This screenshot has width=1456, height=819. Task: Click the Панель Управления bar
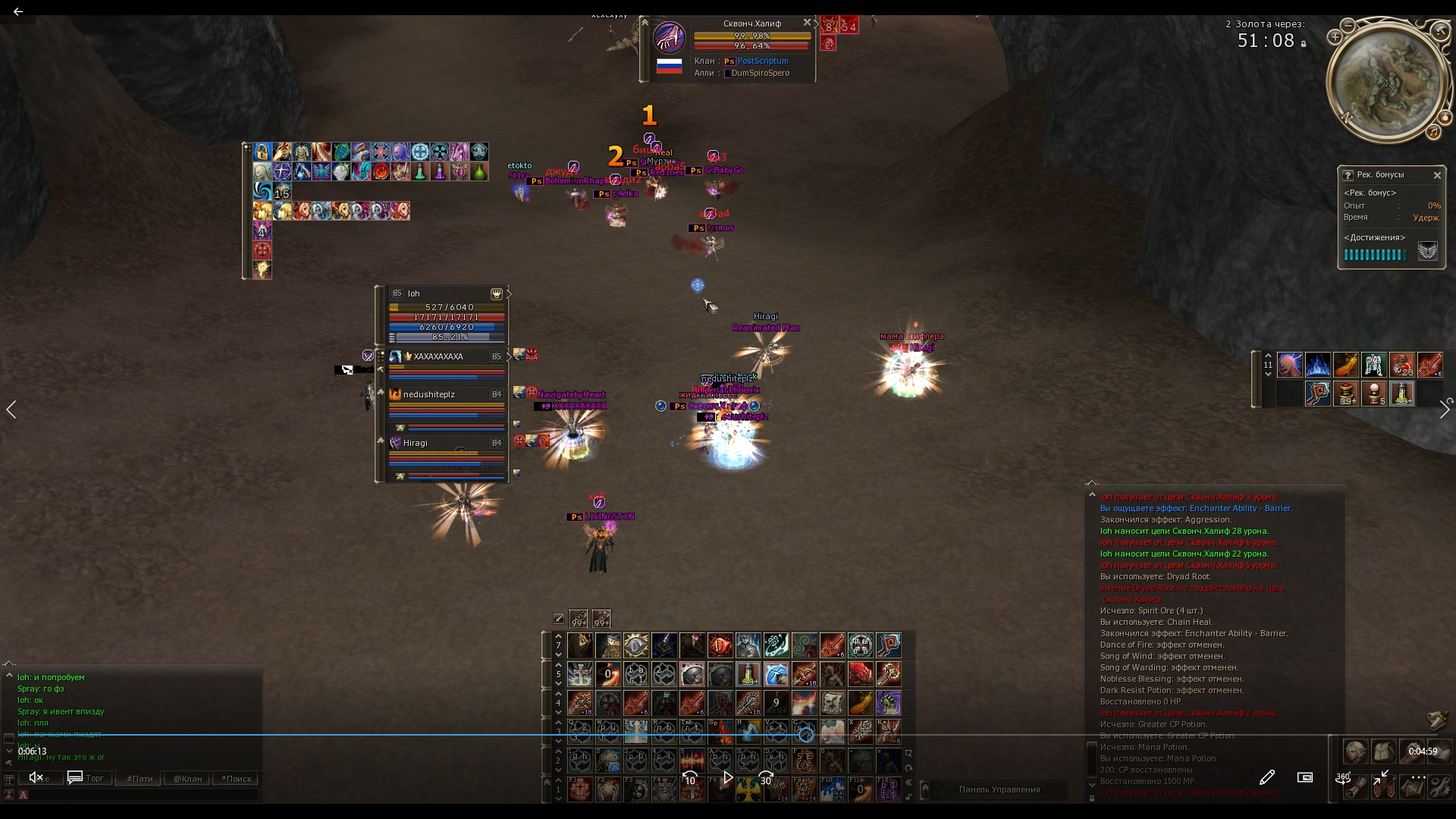999,789
